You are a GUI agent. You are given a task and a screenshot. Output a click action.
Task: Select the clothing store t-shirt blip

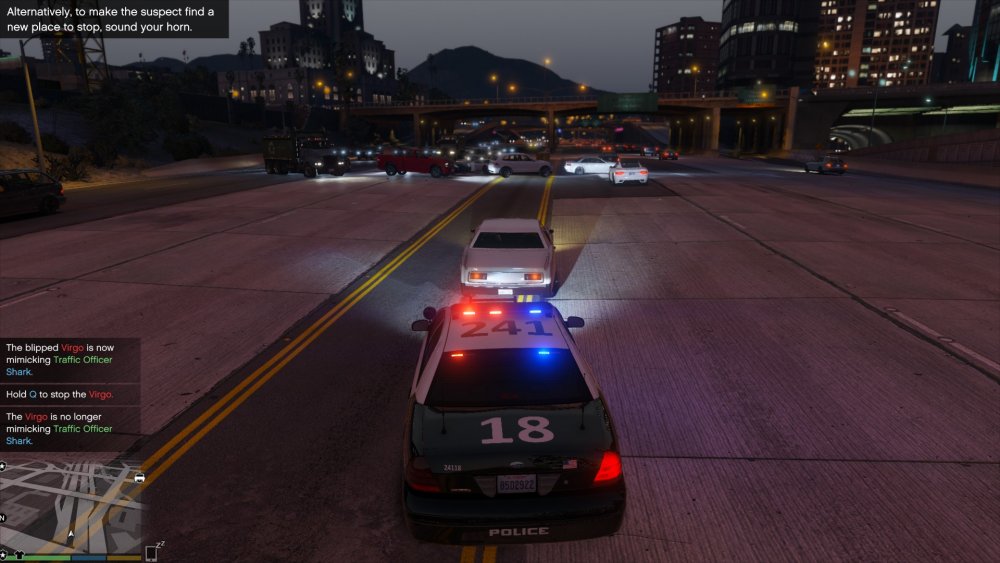click(19, 553)
